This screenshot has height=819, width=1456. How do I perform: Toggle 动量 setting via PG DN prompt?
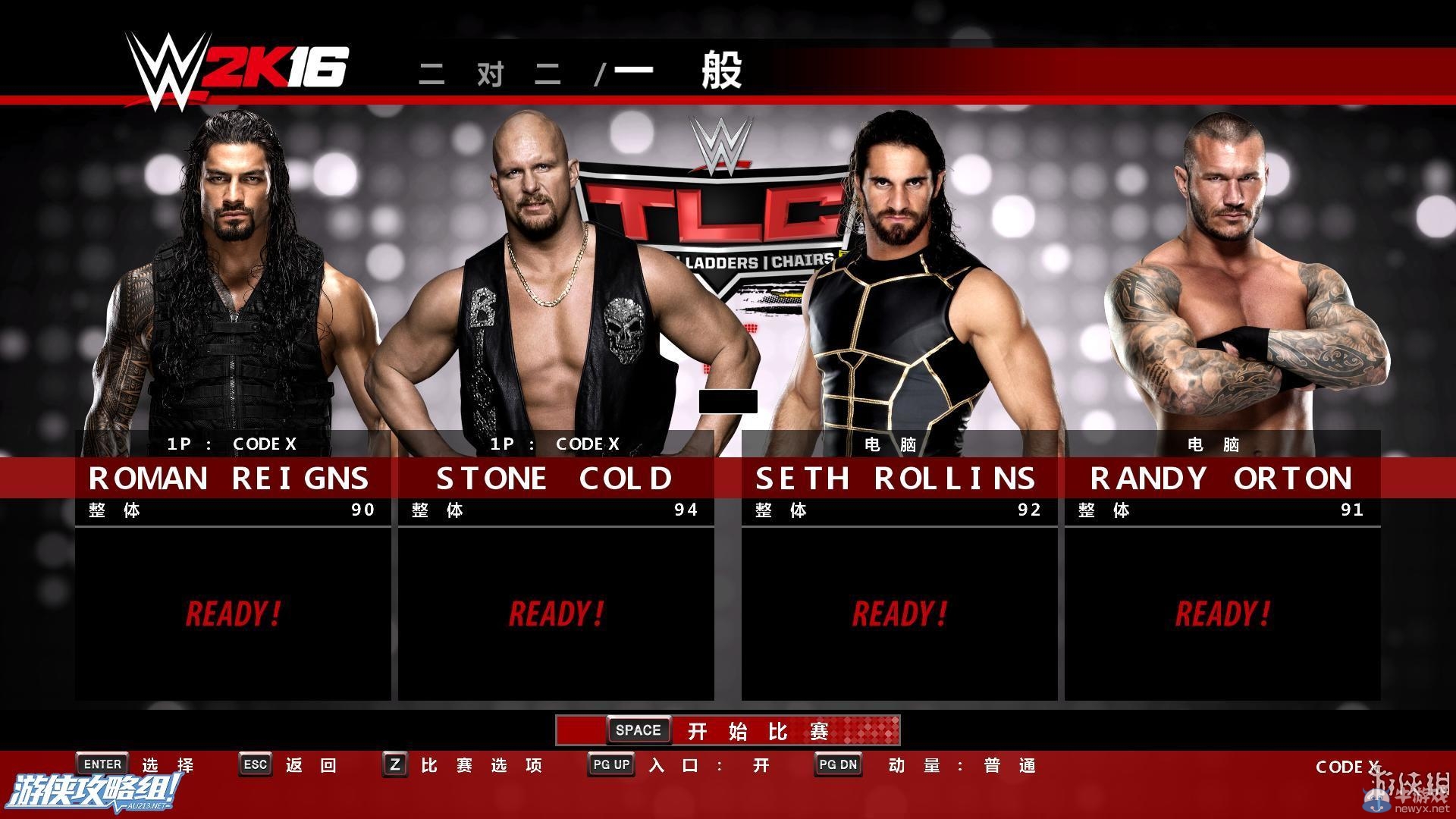point(837,764)
